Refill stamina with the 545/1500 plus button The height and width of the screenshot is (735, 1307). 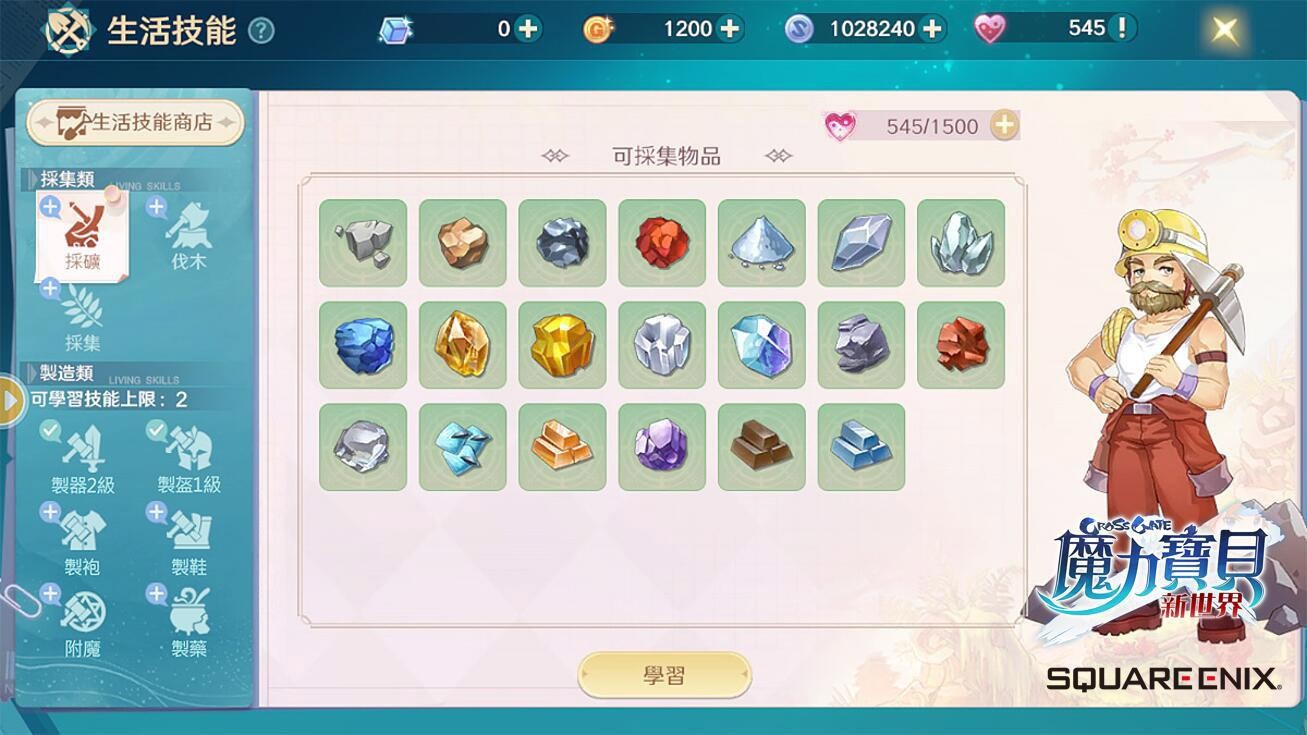click(x=1004, y=125)
